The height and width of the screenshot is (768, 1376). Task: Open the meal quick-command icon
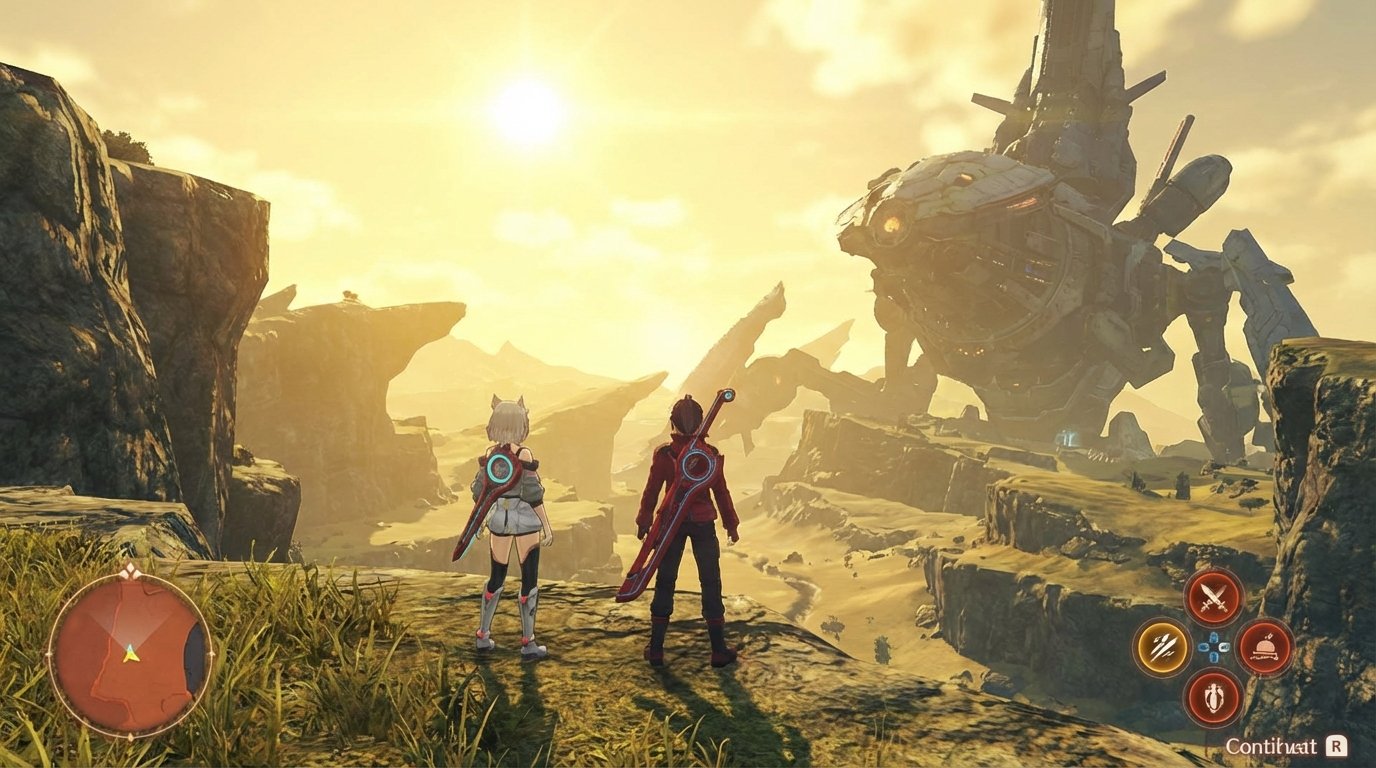(x=1263, y=647)
